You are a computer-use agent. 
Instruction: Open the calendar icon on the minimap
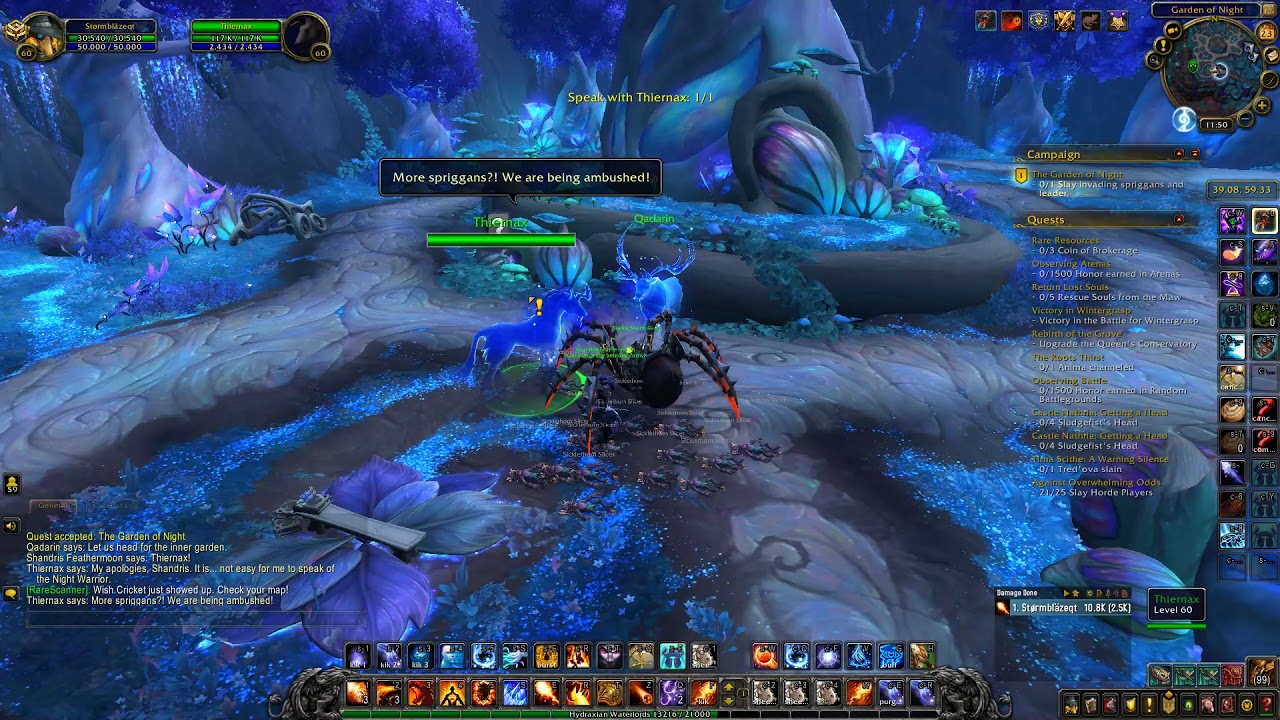(1266, 32)
